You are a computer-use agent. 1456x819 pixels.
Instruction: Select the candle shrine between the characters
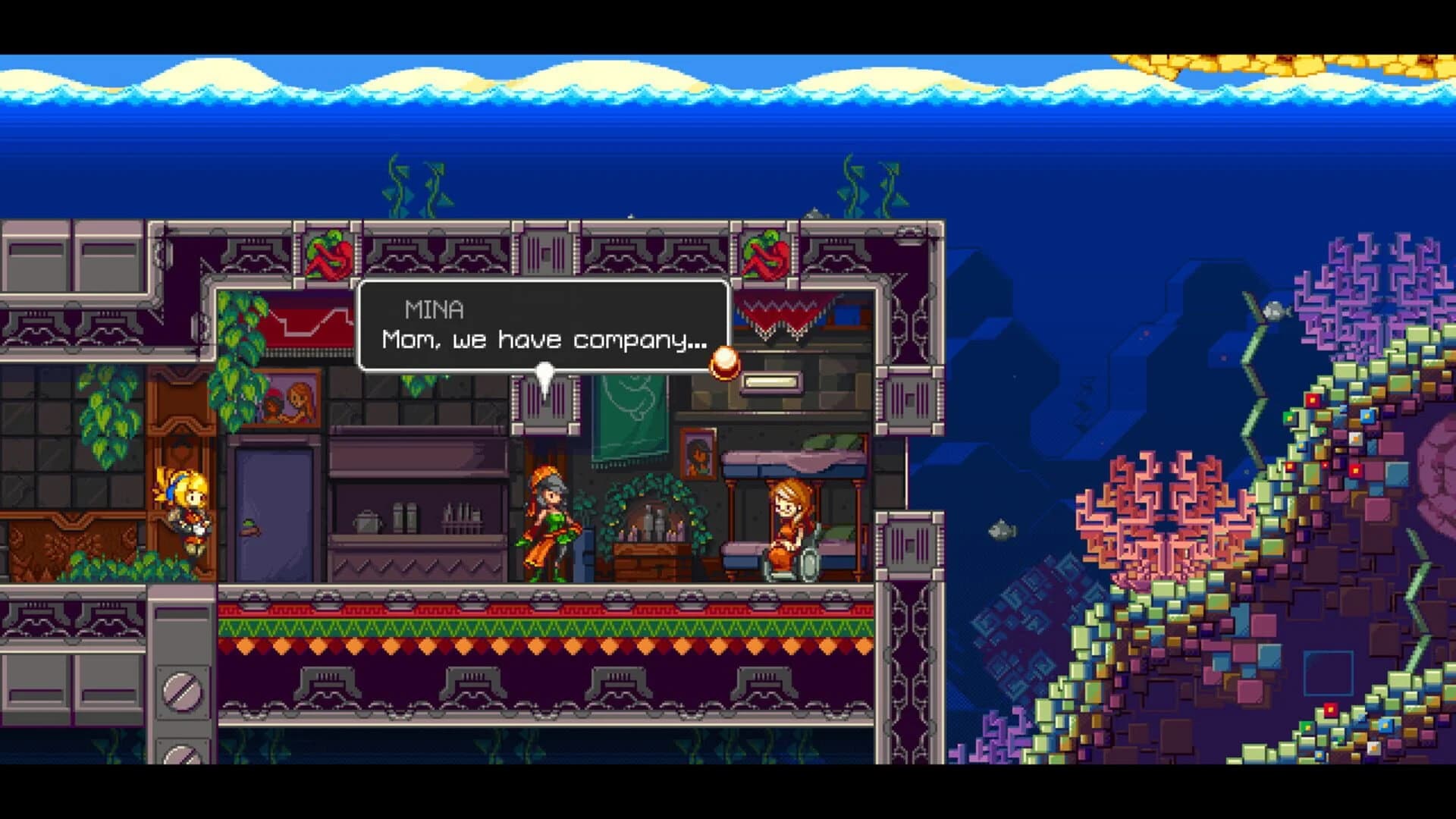coord(652,531)
